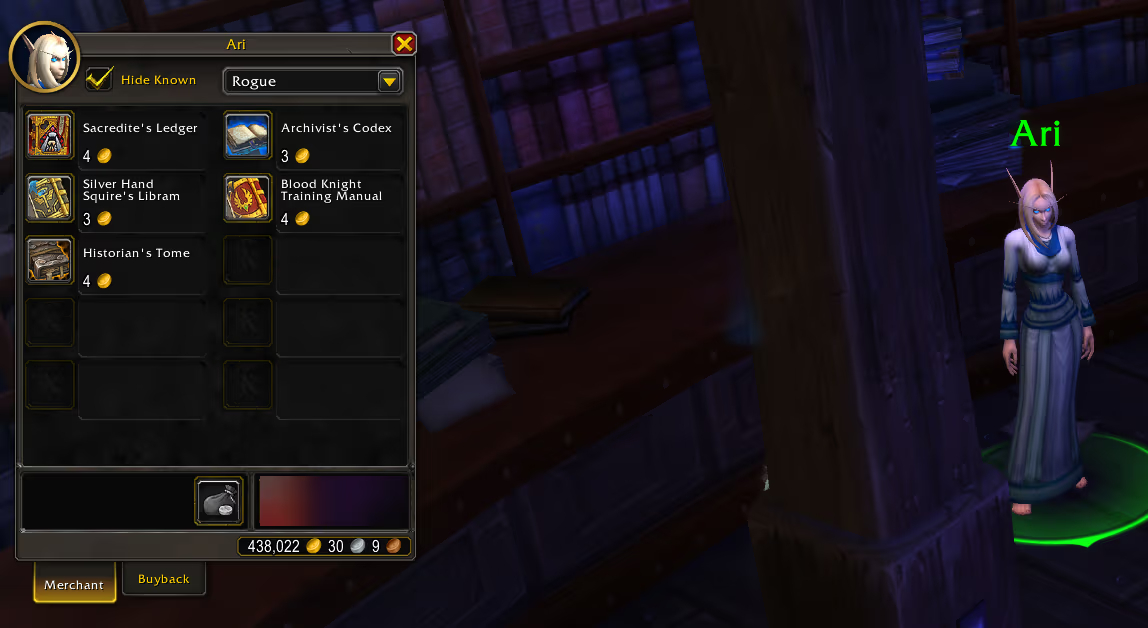Pick the Historian's Tome item
Viewport: 1148px width, 628px height.
click(50, 260)
